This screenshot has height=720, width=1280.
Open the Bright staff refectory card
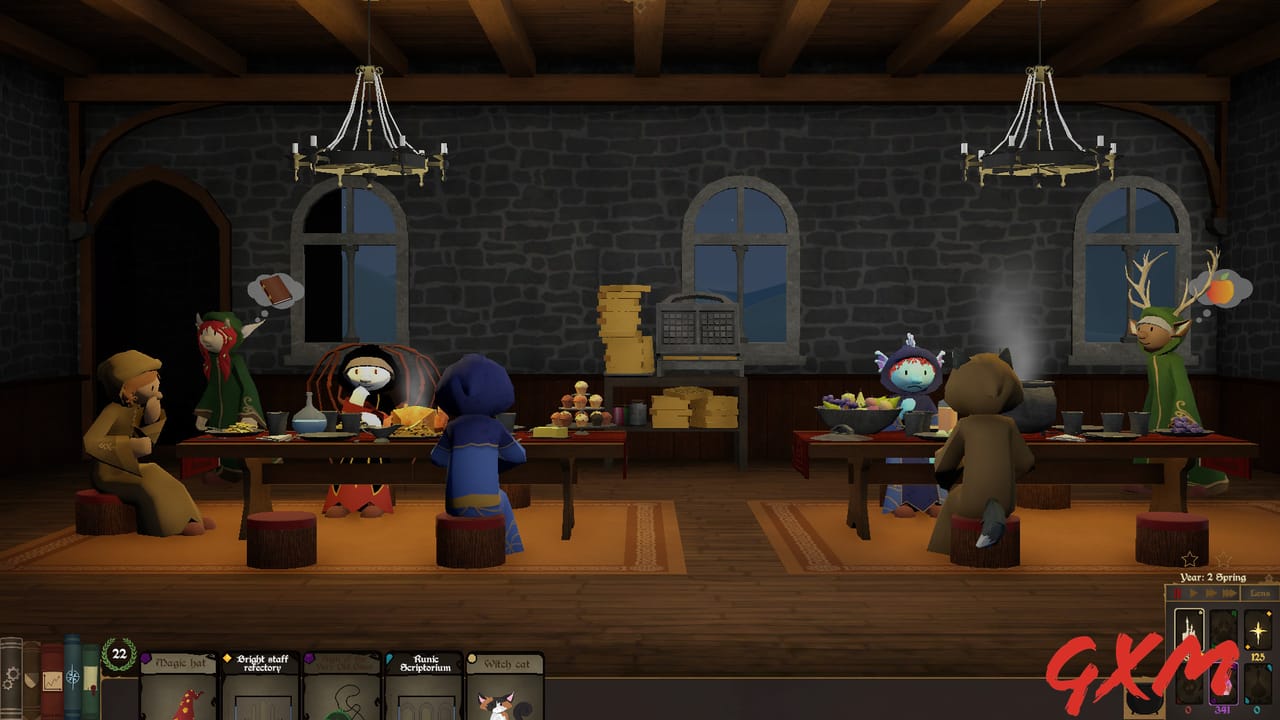tap(259, 688)
